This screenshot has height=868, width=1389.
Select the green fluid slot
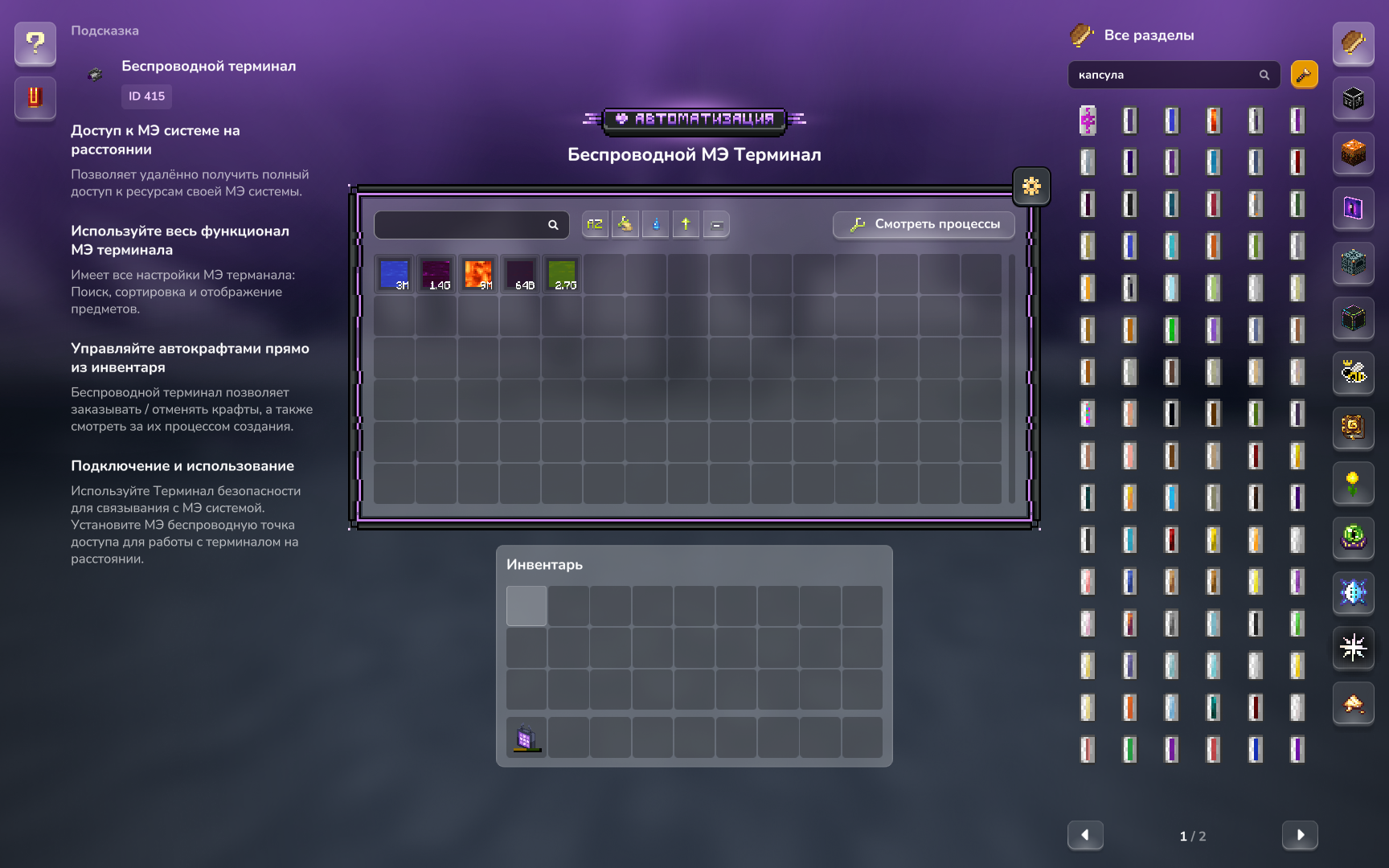562,274
